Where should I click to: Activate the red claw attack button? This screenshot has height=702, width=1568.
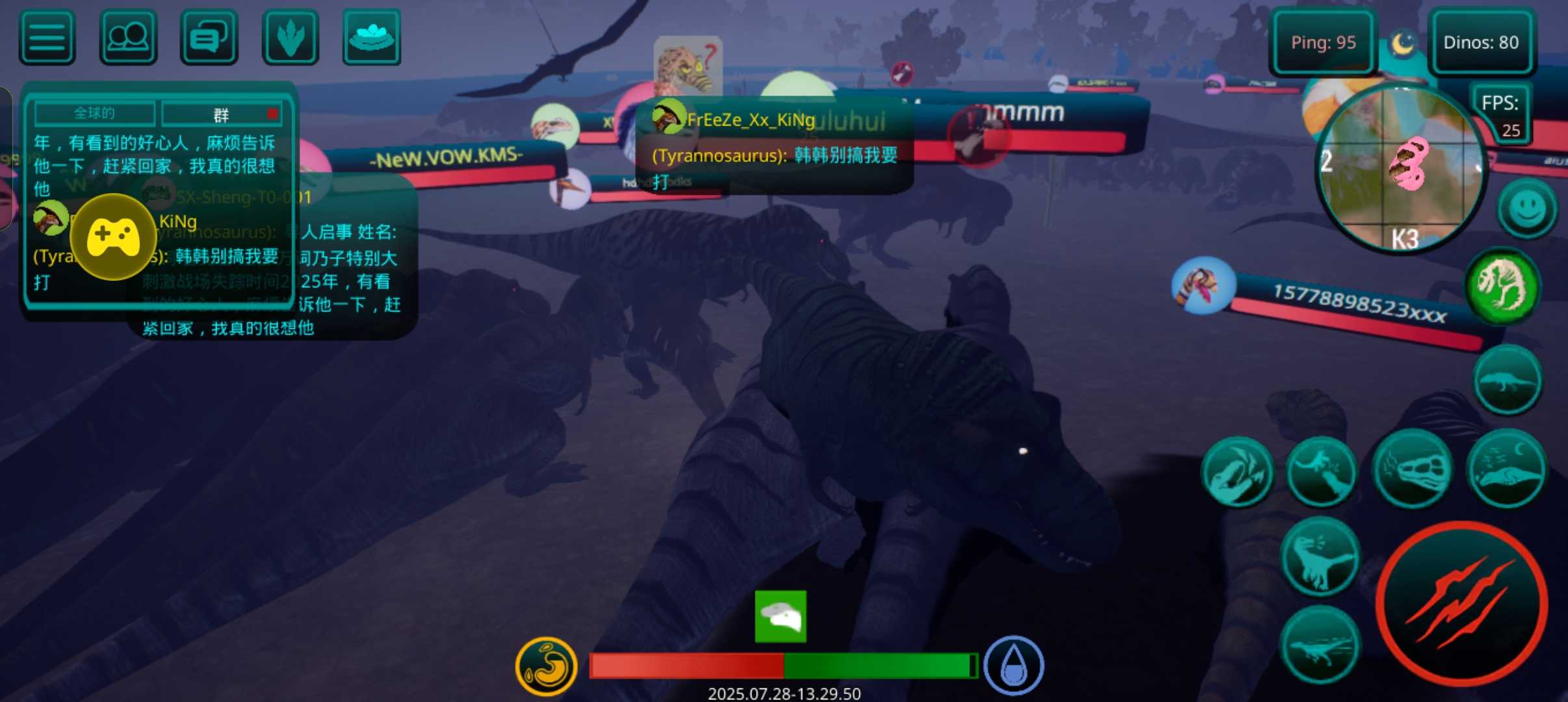click(1461, 604)
